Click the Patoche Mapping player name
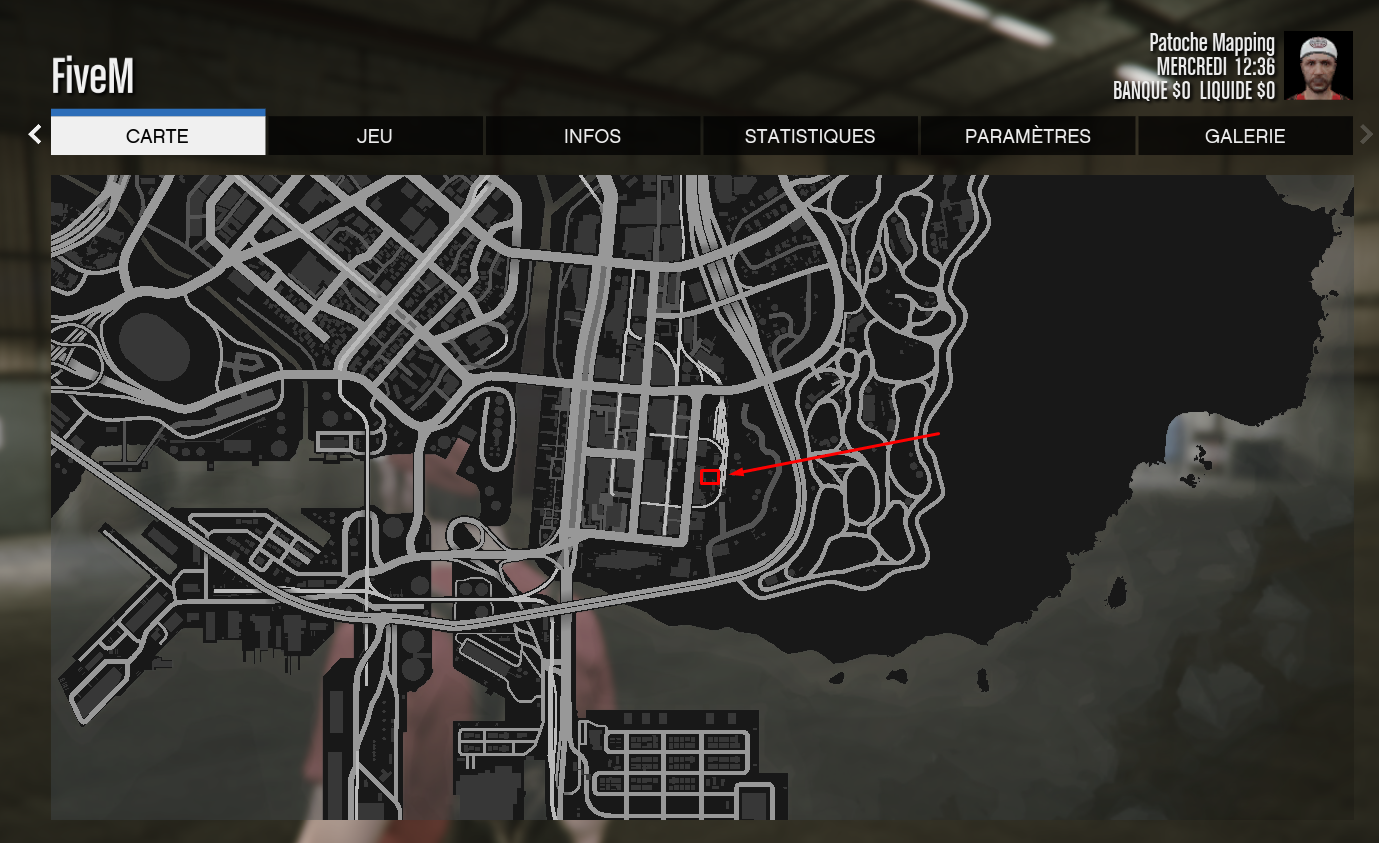 (1210, 43)
